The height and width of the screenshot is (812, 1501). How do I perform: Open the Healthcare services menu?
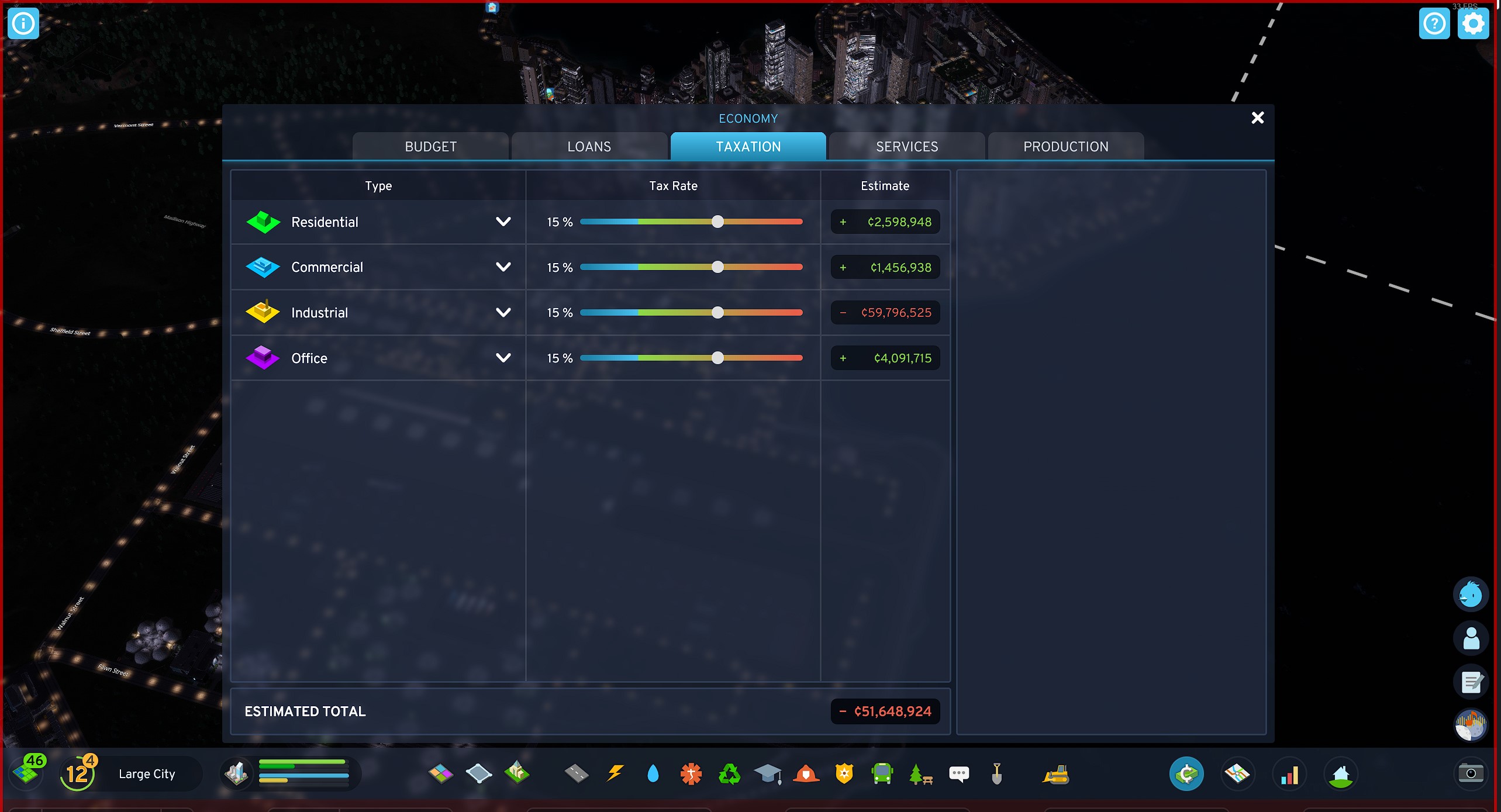coord(690,773)
